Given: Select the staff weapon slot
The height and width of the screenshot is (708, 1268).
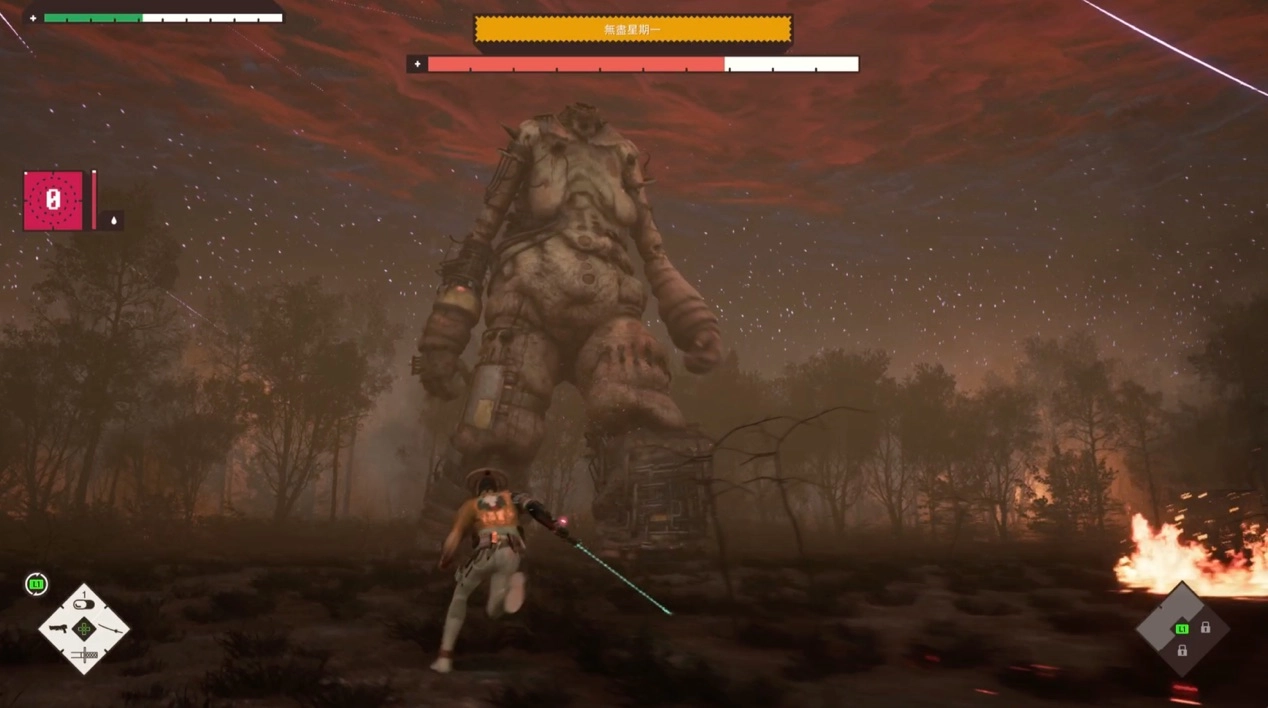Looking at the screenshot, I should pyautogui.click(x=109, y=628).
